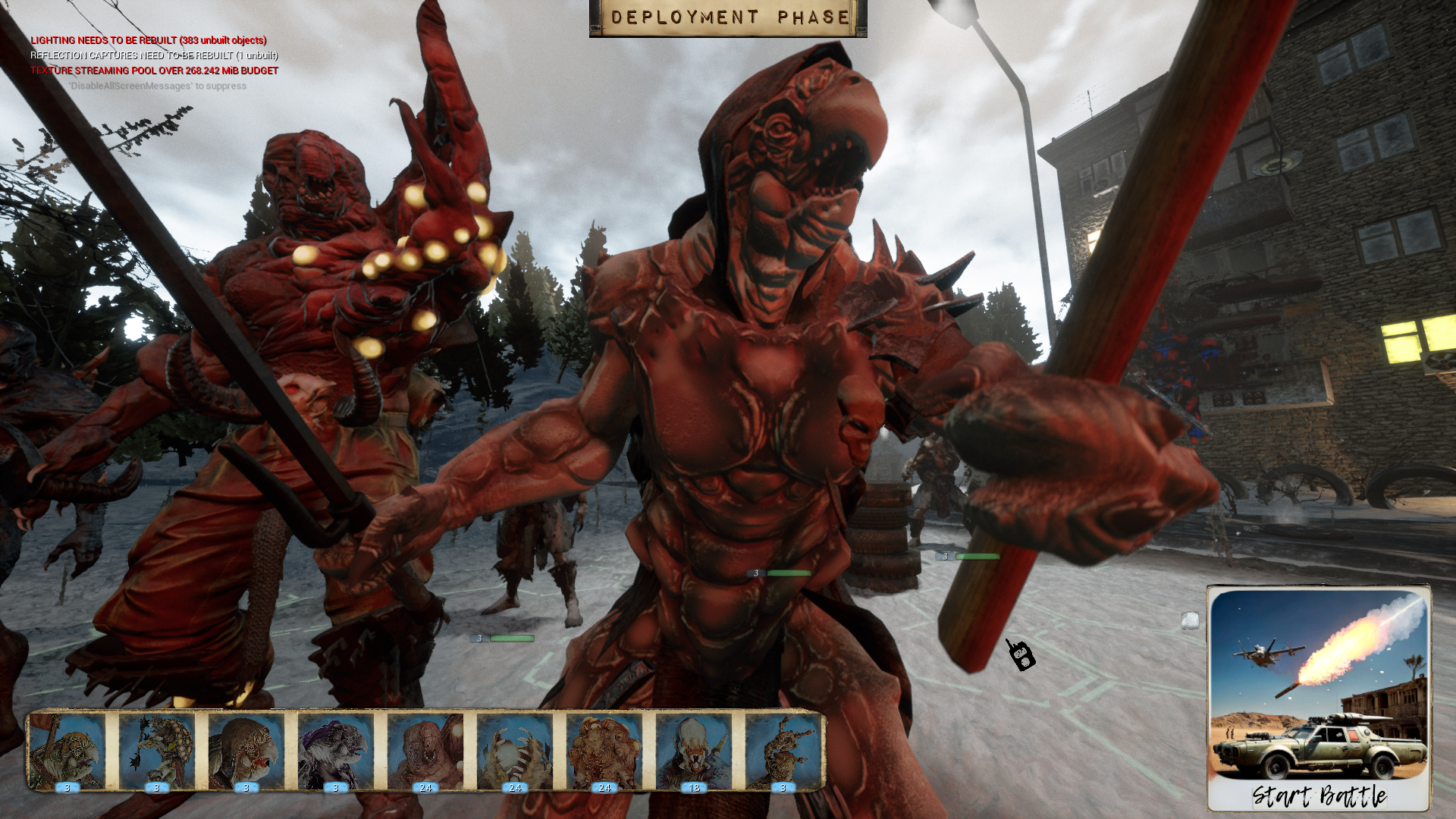Start the battle with the rocket truck card
This screenshot has width=1456, height=819.
pos(1318,698)
